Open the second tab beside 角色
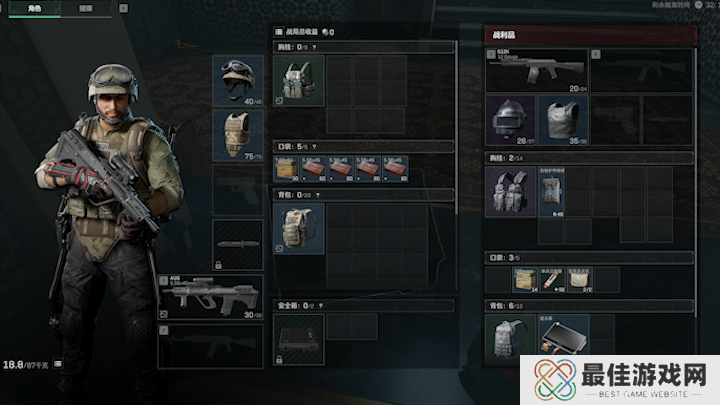 [x=87, y=8]
